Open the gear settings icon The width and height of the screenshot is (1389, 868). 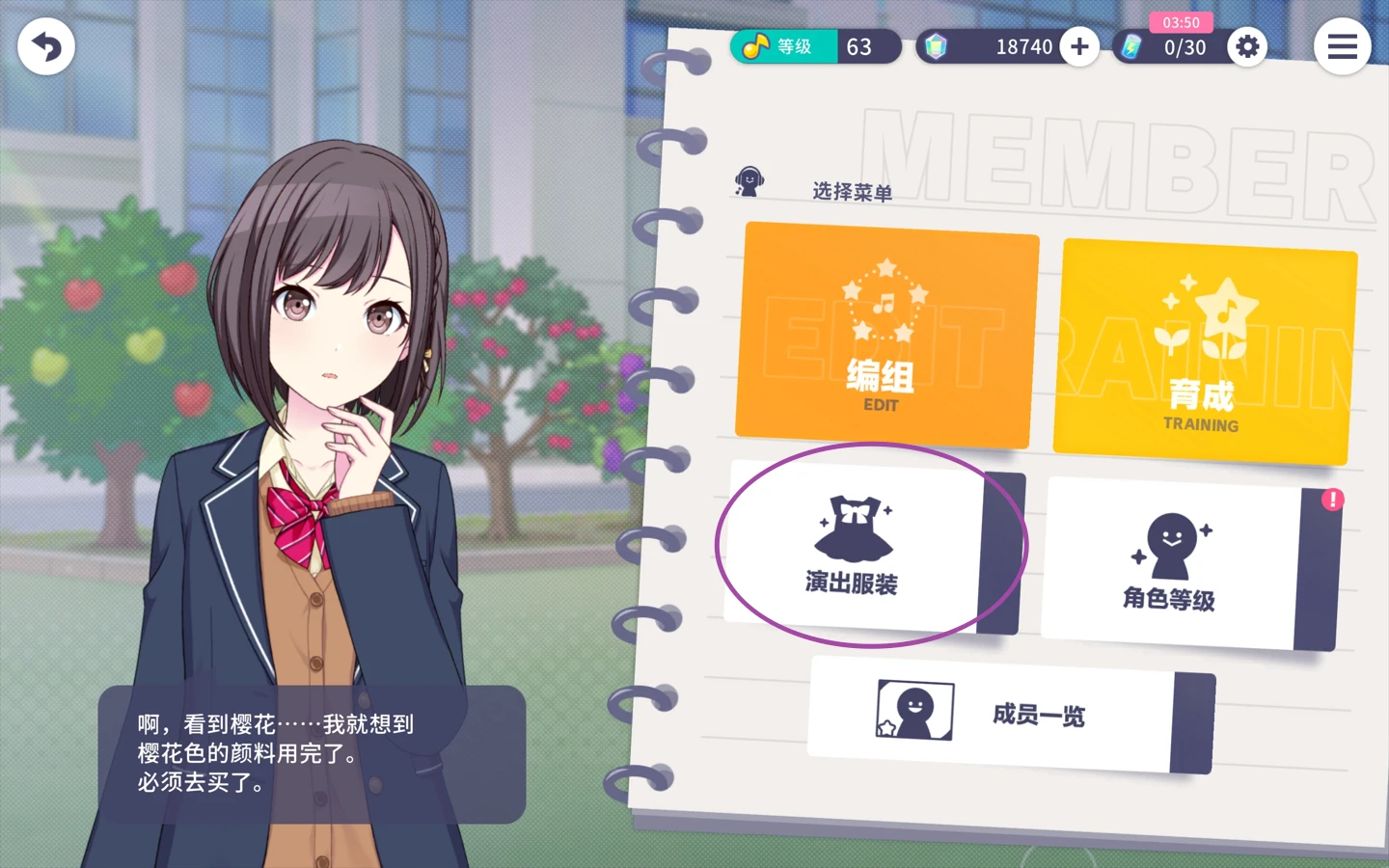pyautogui.click(x=1247, y=46)
